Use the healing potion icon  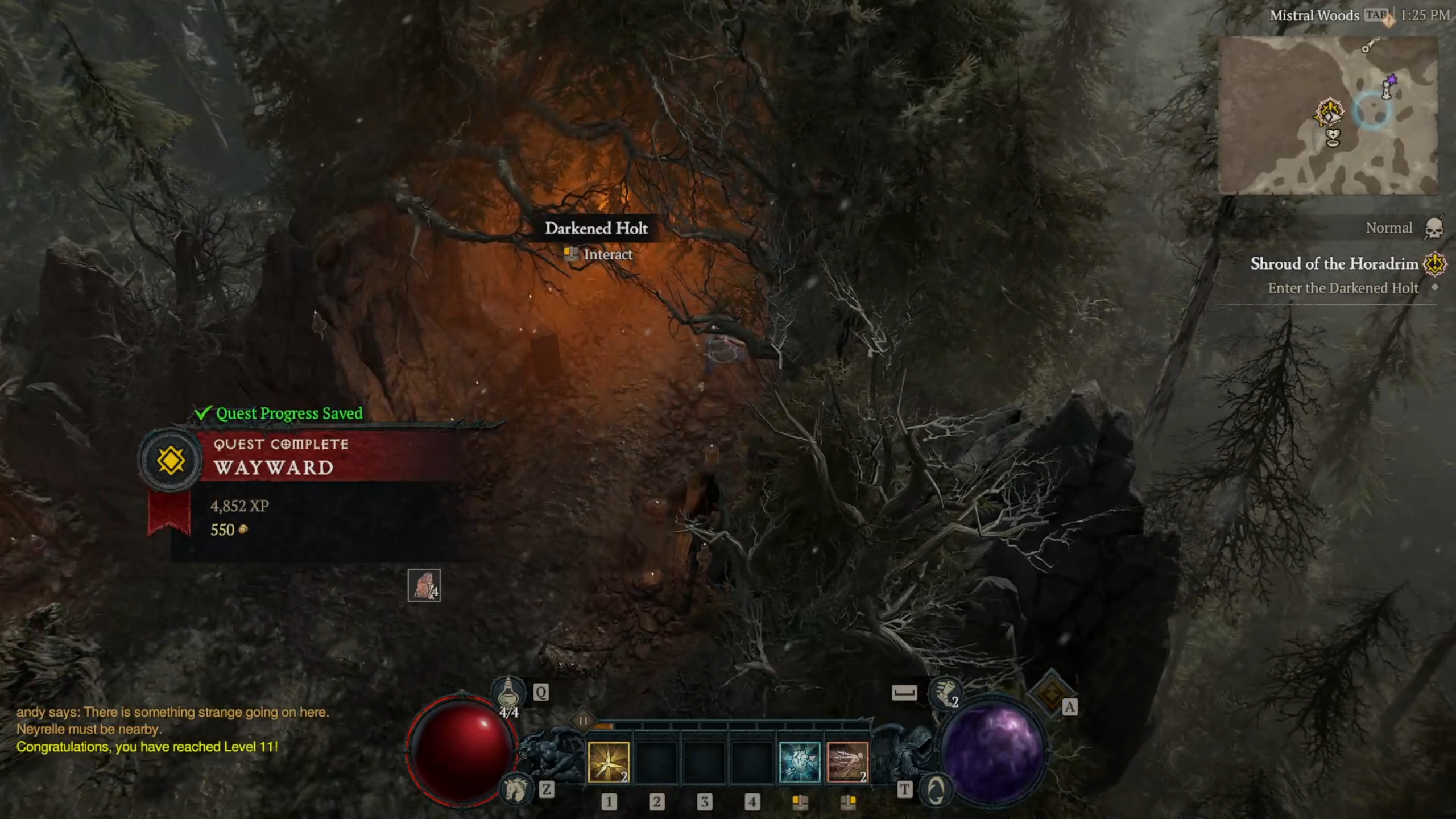click(508, 693)
